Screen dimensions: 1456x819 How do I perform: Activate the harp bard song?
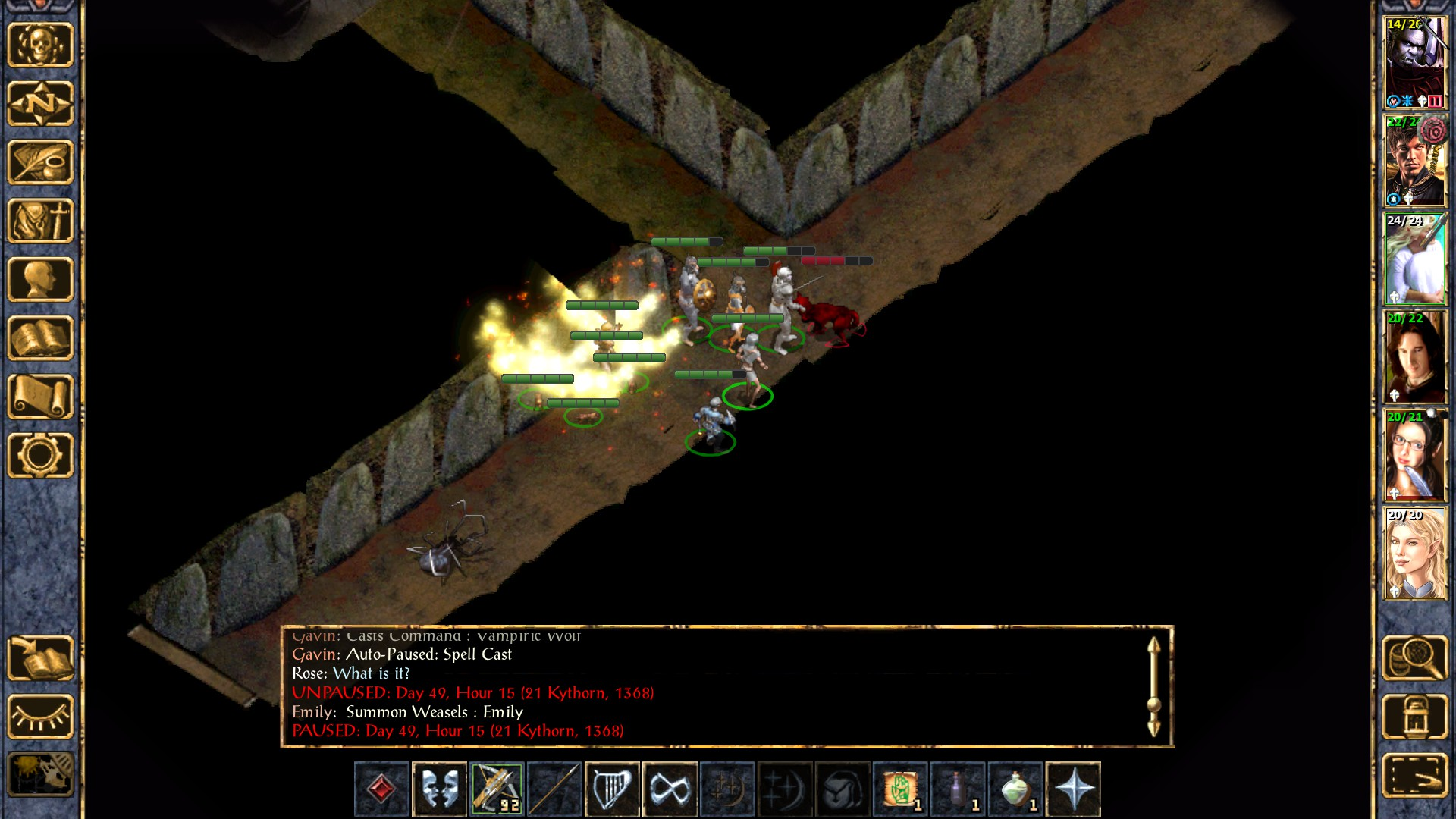click(612, 789)
